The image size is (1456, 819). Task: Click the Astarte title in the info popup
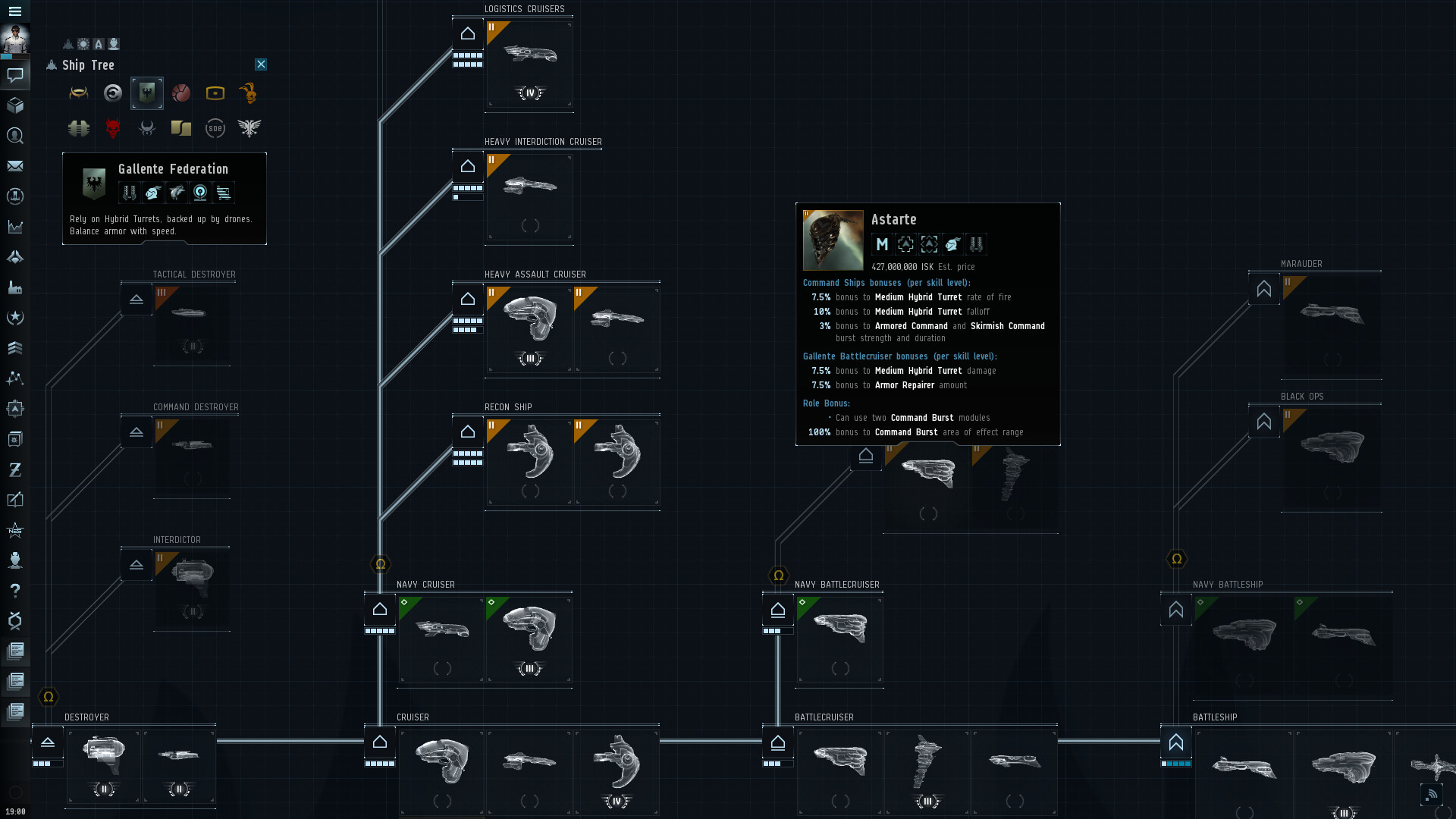point(893,219)
